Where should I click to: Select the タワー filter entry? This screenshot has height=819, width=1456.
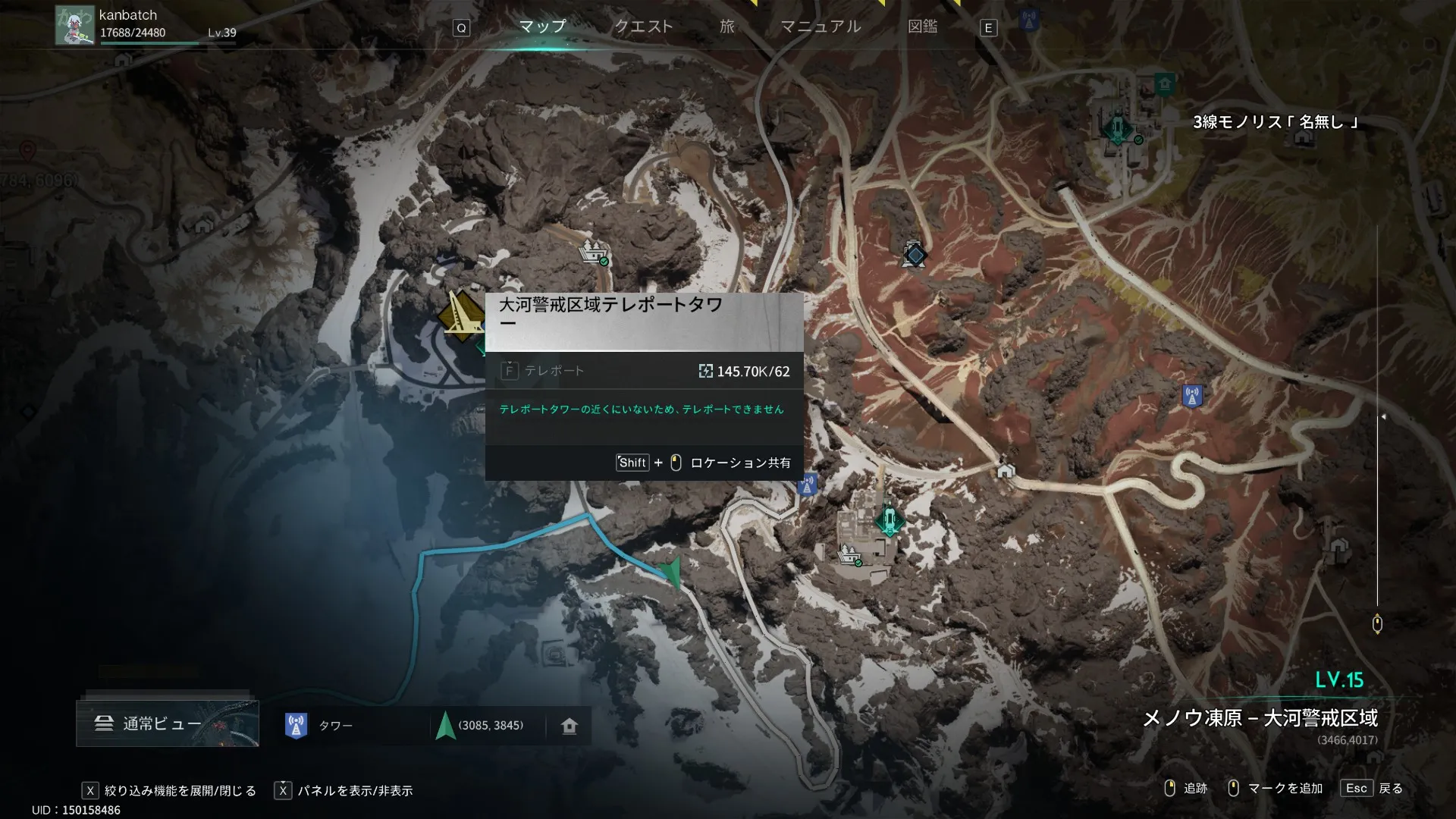tap(334, 726)
